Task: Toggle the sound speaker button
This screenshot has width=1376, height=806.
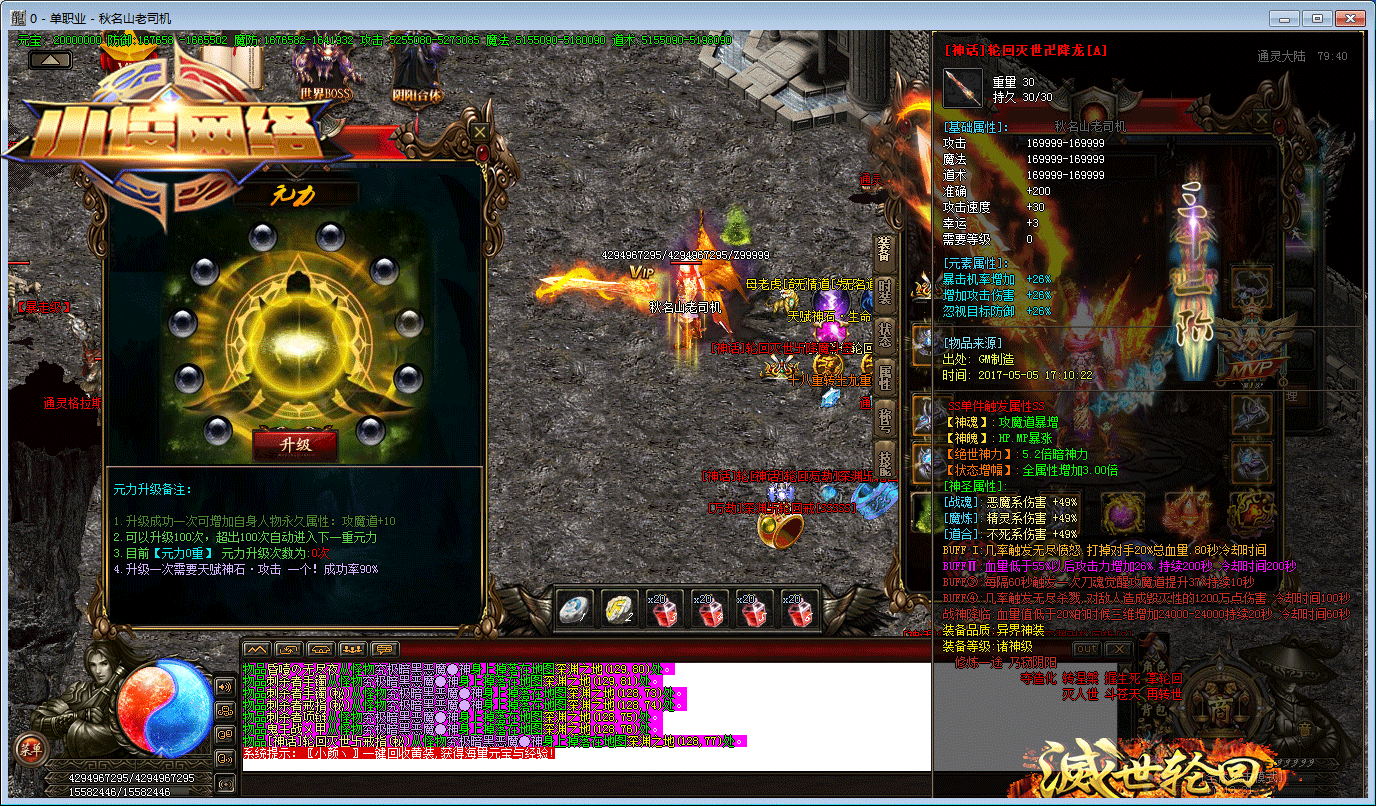Action: [x=225, y=686]
